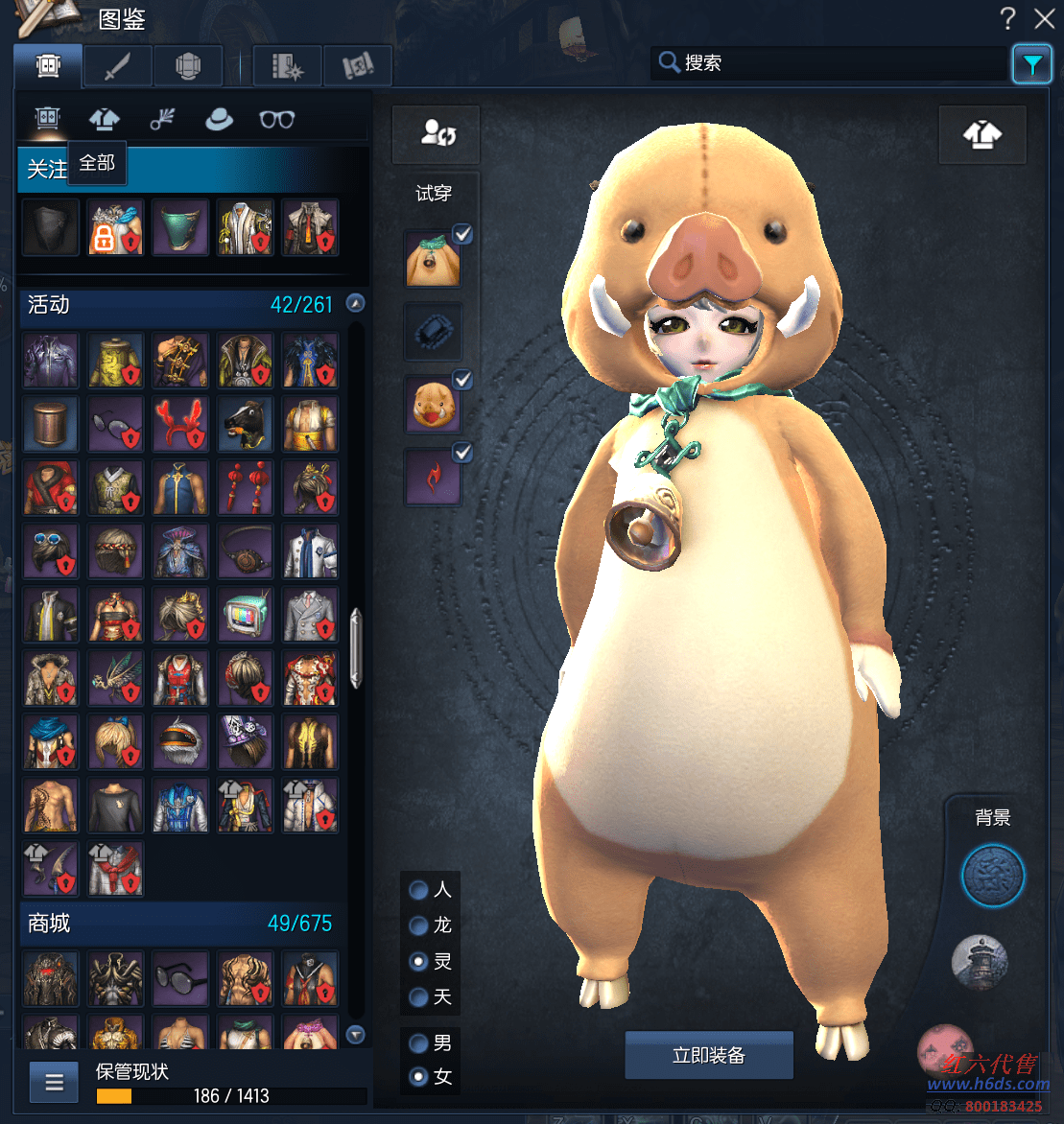
Task: Click 立即装备 to equip now
Action: tap(709, 1056)
